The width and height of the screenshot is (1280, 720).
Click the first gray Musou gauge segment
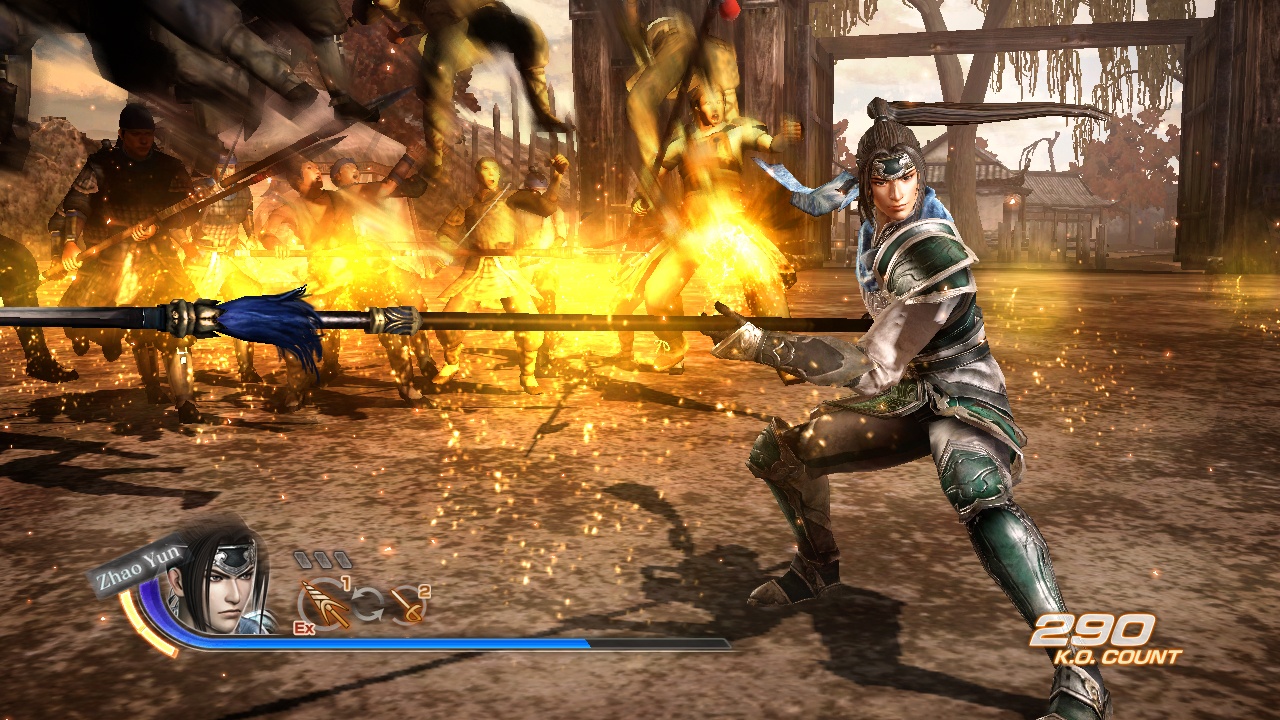[302, 559]
